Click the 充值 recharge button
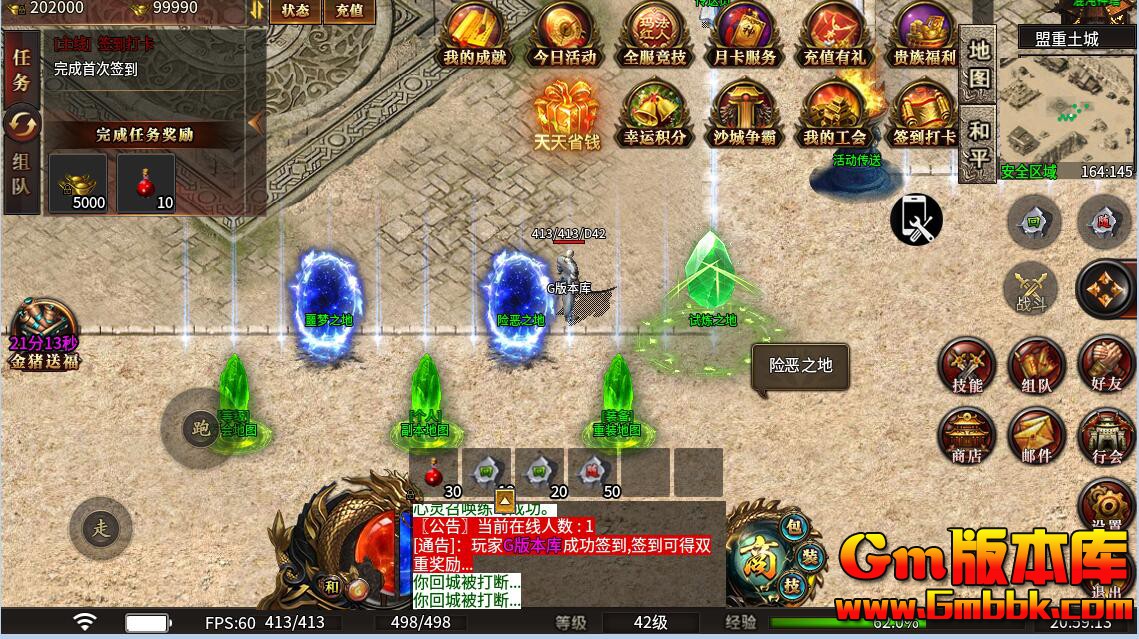 click(349, 11)
